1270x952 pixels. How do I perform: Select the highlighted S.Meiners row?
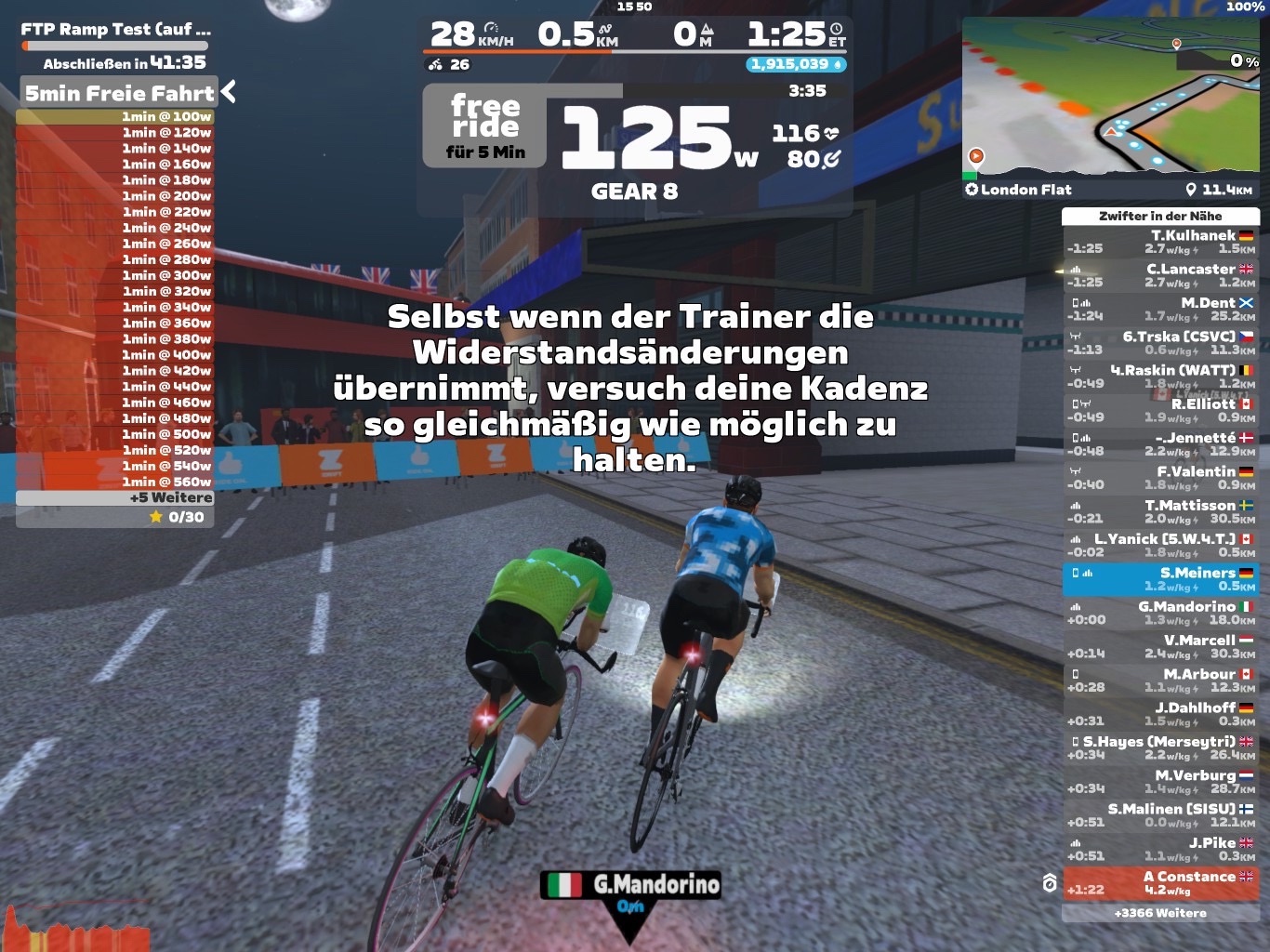1160,578
